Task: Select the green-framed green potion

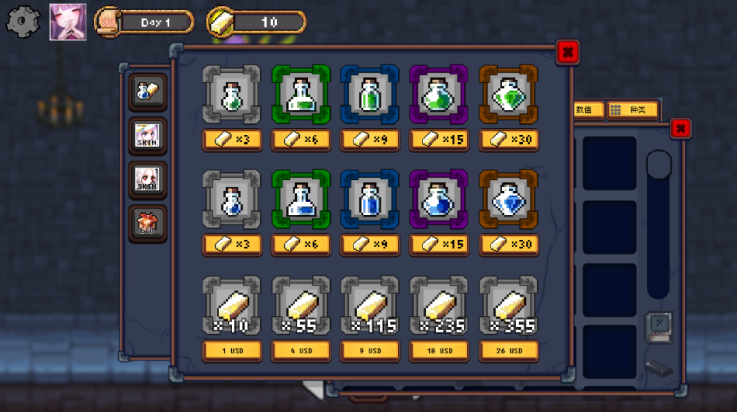Action: (x=301, y=94)
